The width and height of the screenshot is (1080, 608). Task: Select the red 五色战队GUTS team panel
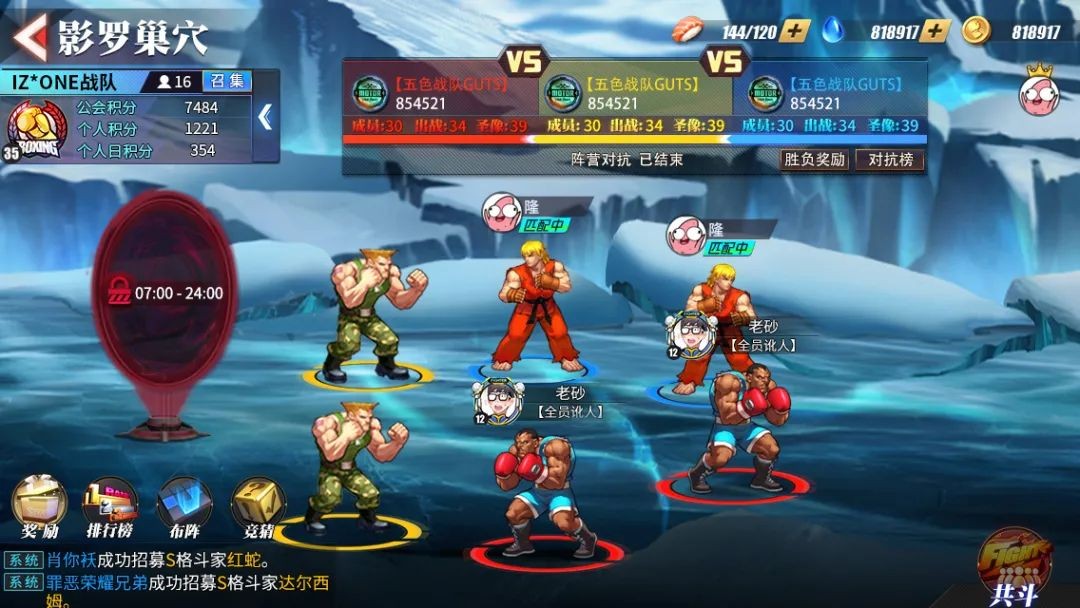(440, 95)
